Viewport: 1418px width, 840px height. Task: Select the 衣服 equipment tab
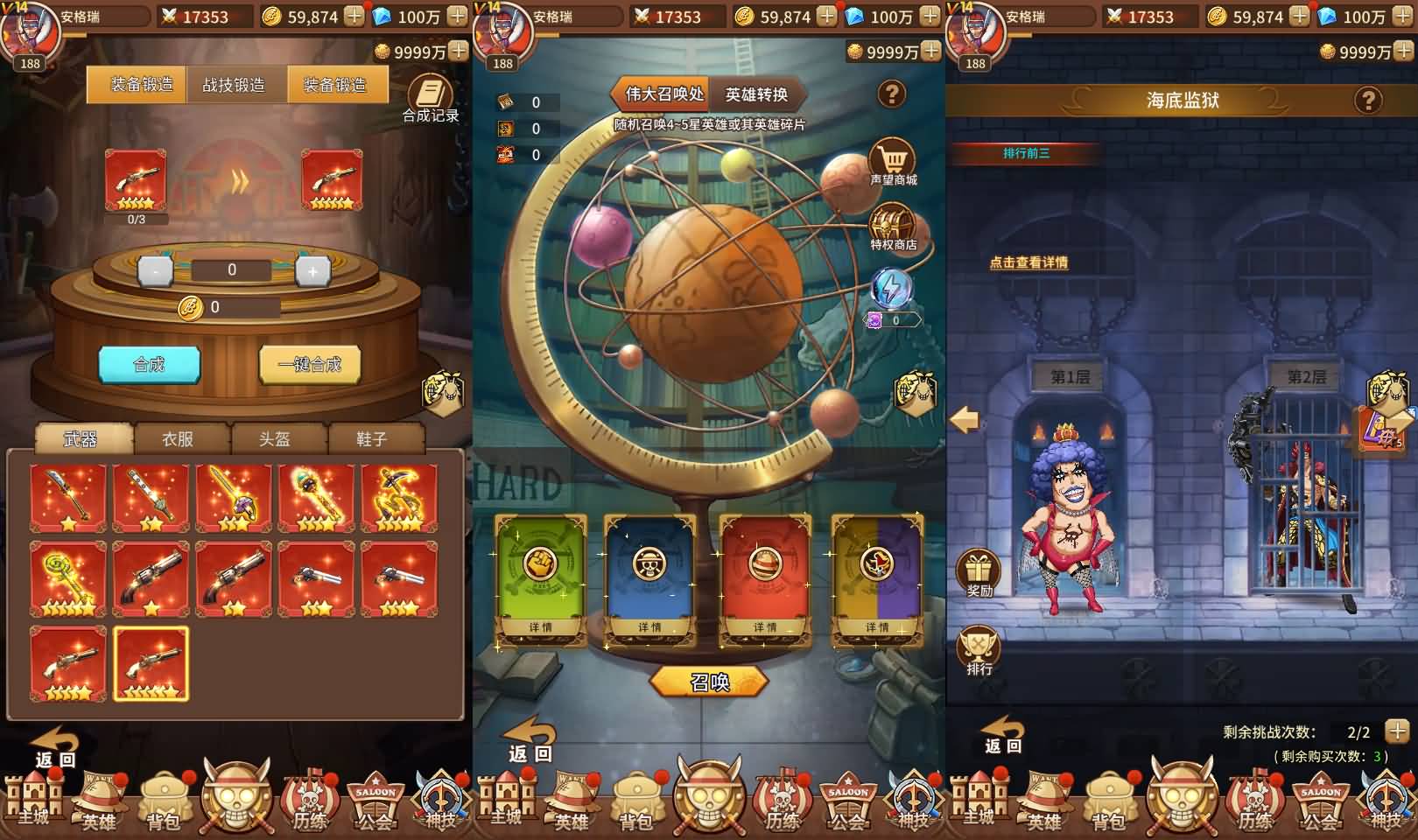[178, 438]
